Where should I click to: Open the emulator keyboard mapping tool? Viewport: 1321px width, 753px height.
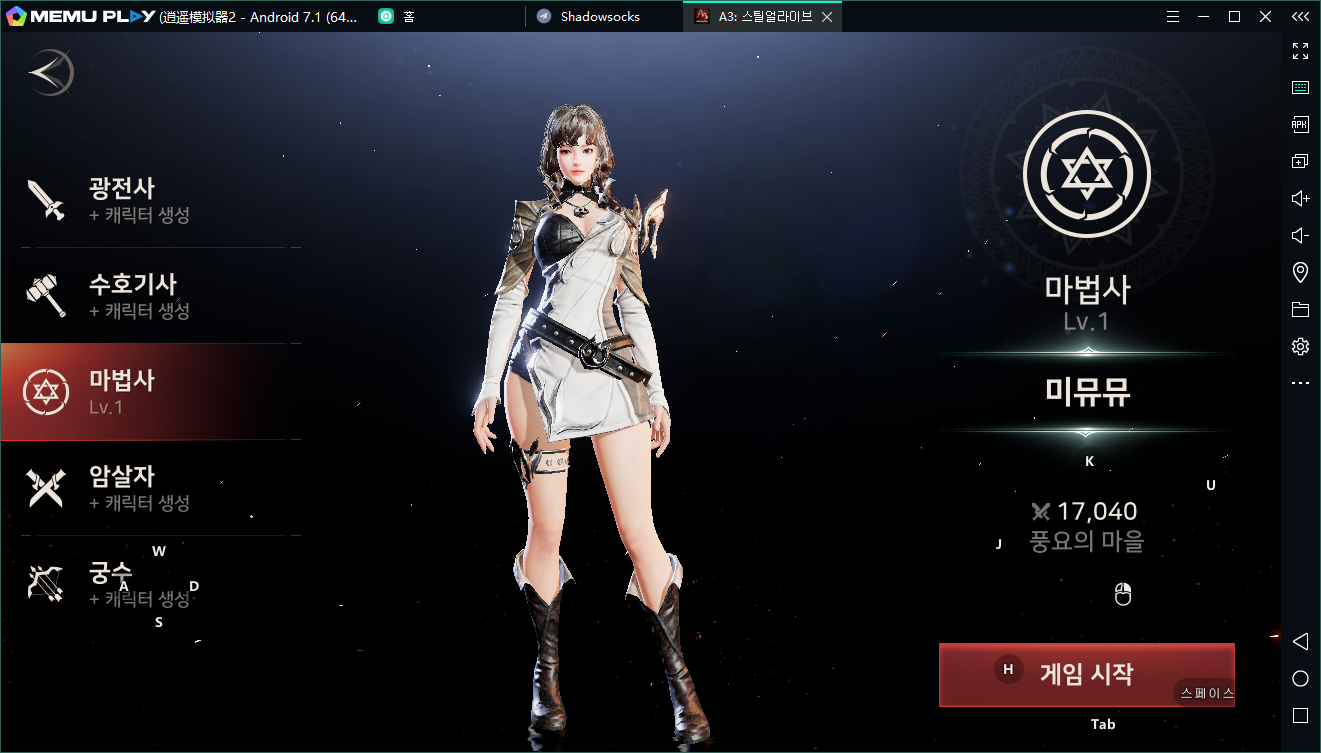[1300, 88]
